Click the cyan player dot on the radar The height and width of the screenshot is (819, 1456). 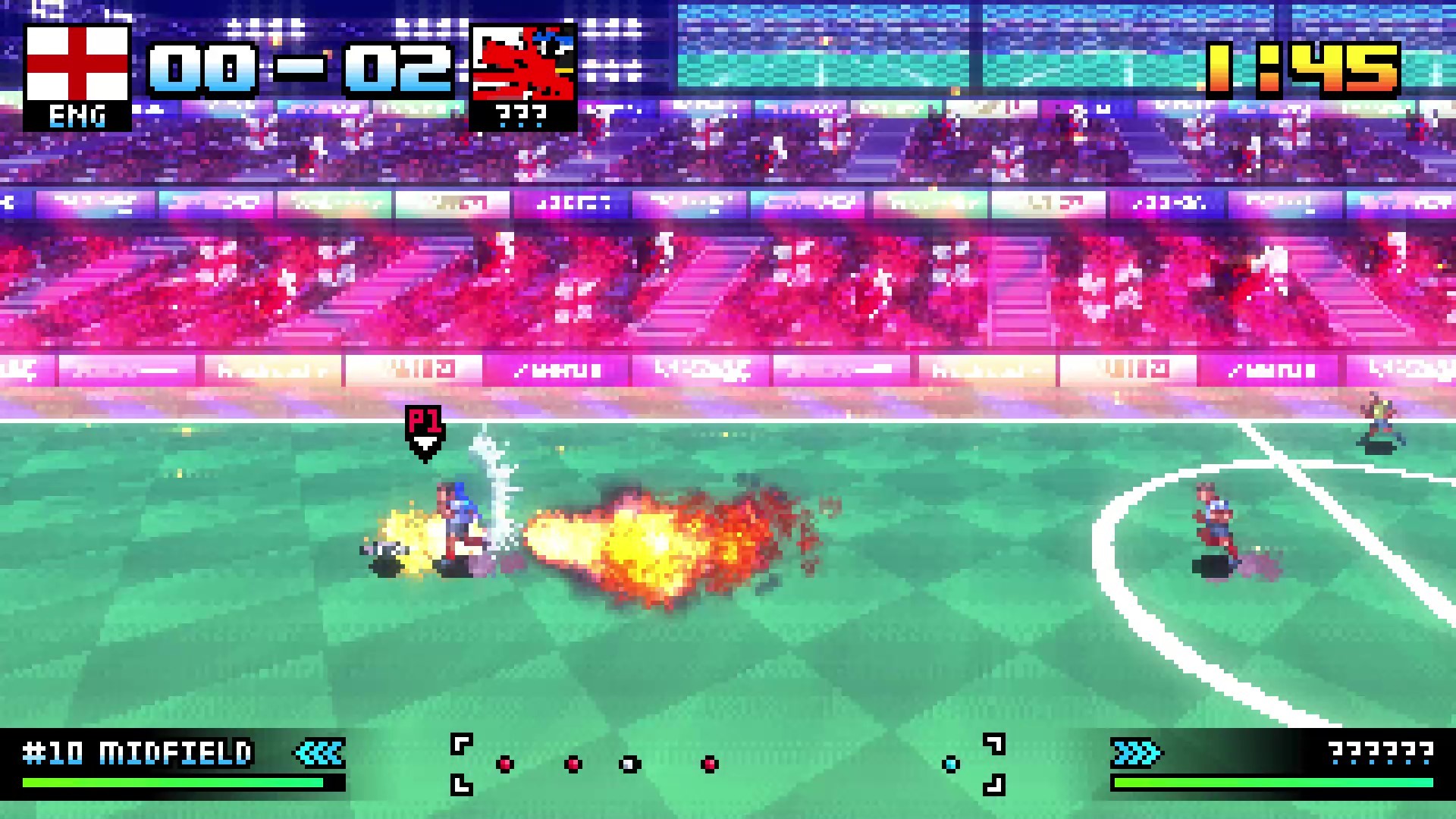pos(952,764)
